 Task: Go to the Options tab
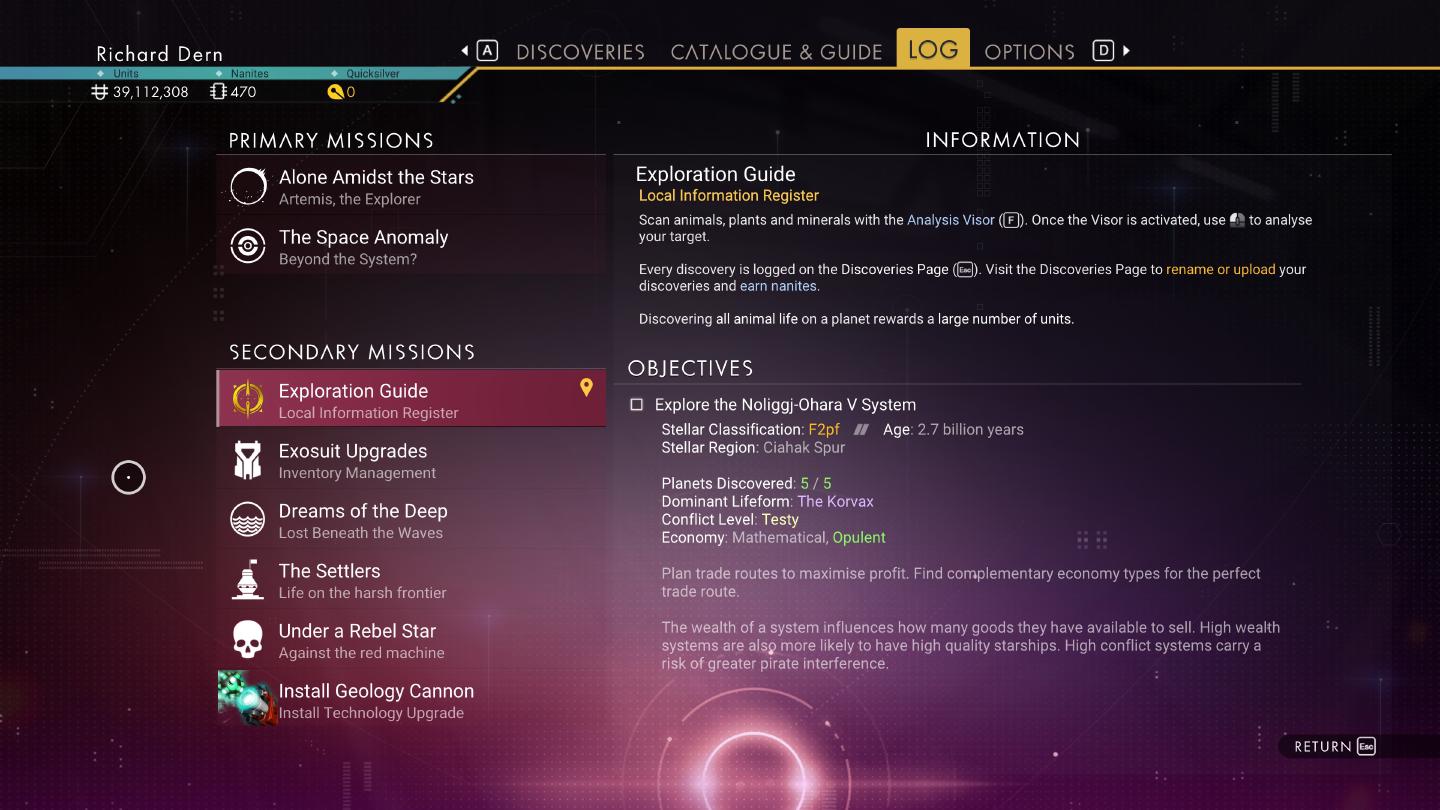click(1029, 52)
